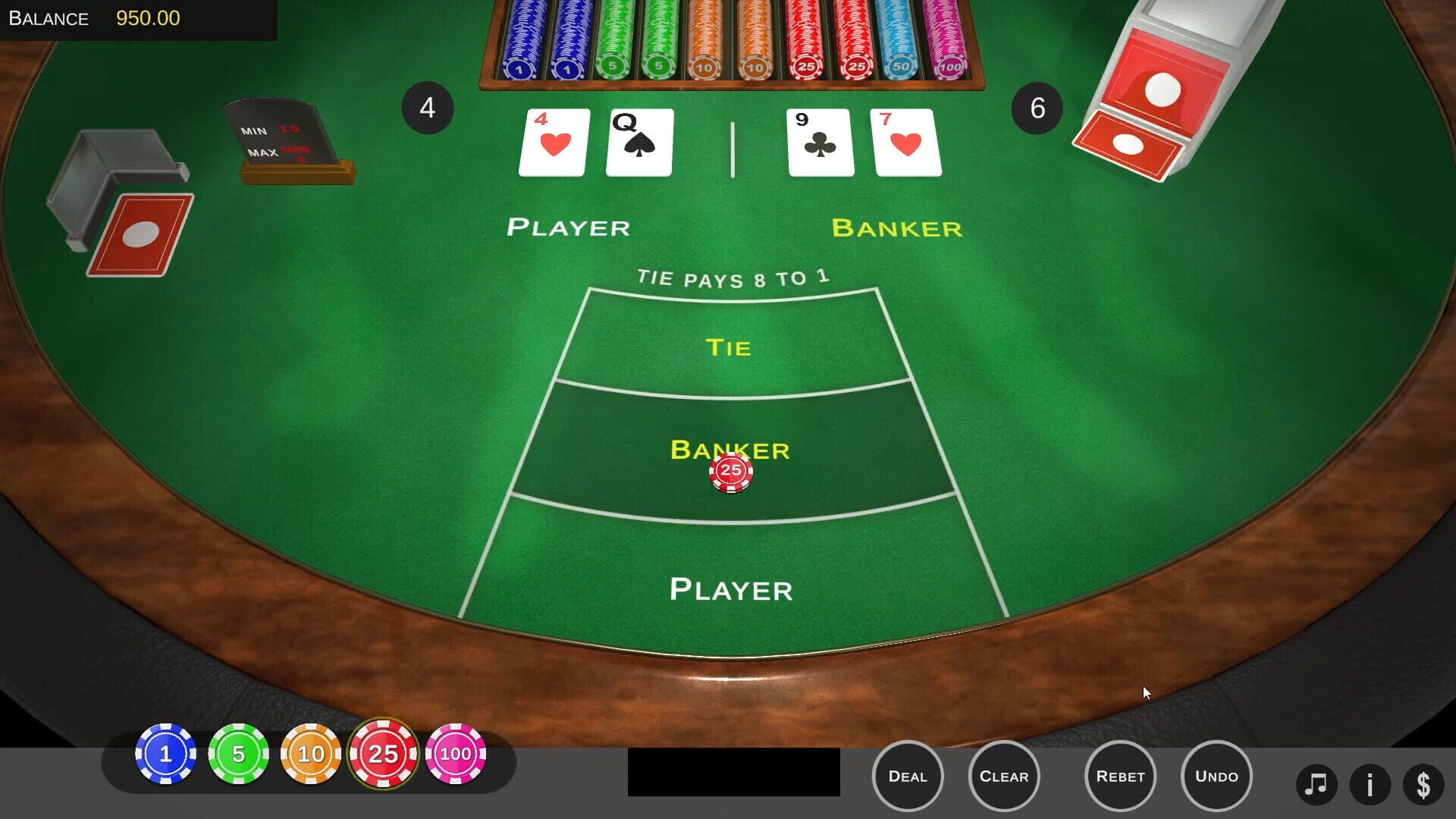Viewport: 1456px width, 819px height.
Task: Select the orange 10 chip
Action: coord(311,754)
